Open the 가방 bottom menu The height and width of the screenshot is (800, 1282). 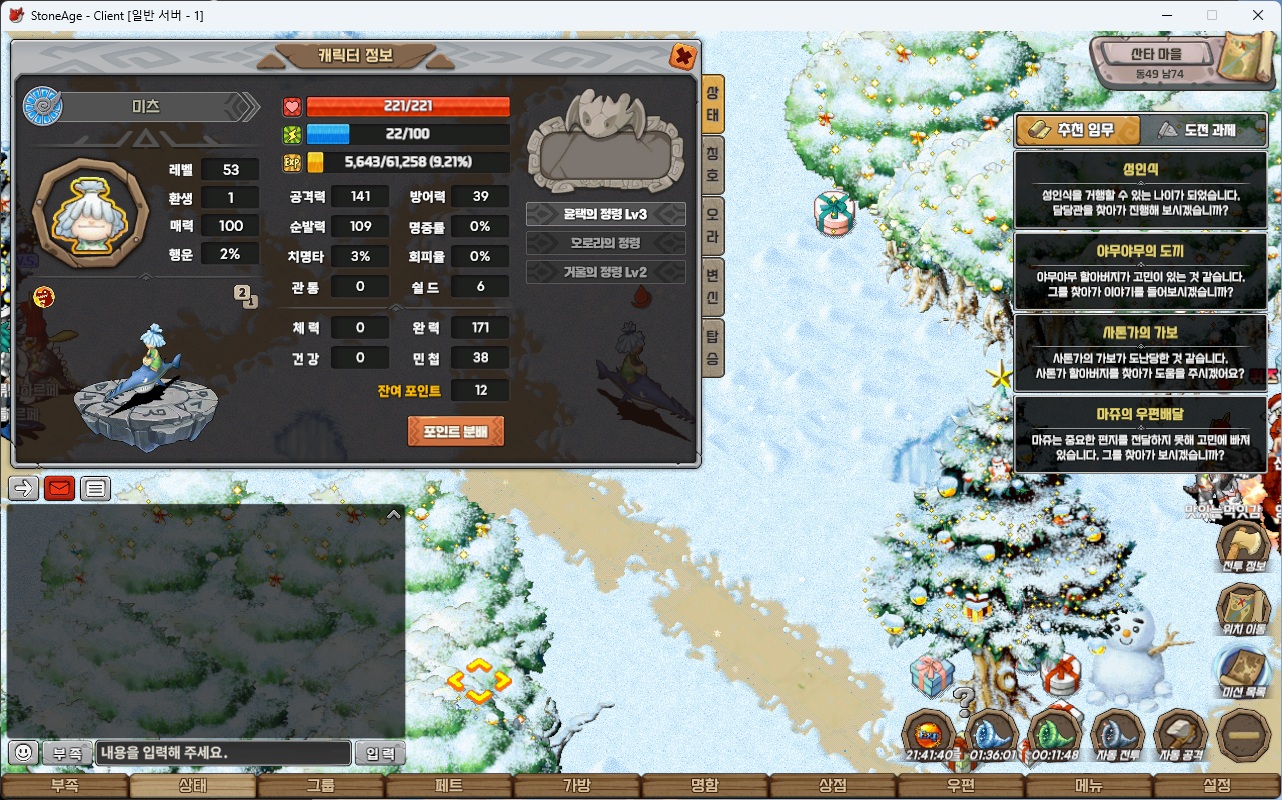(577, 786)
